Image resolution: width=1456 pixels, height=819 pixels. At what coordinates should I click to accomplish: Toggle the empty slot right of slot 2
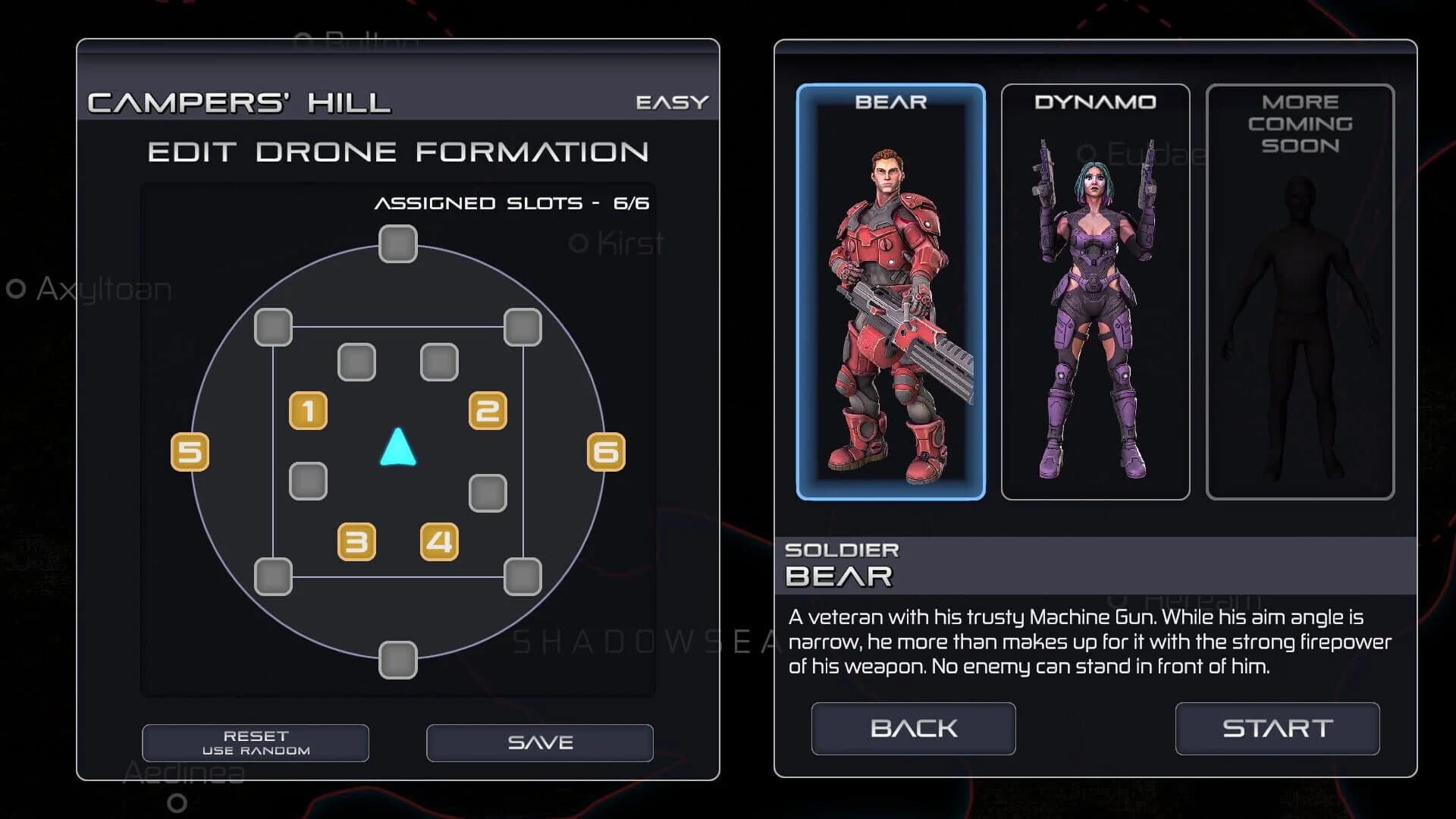coord(488,491)
